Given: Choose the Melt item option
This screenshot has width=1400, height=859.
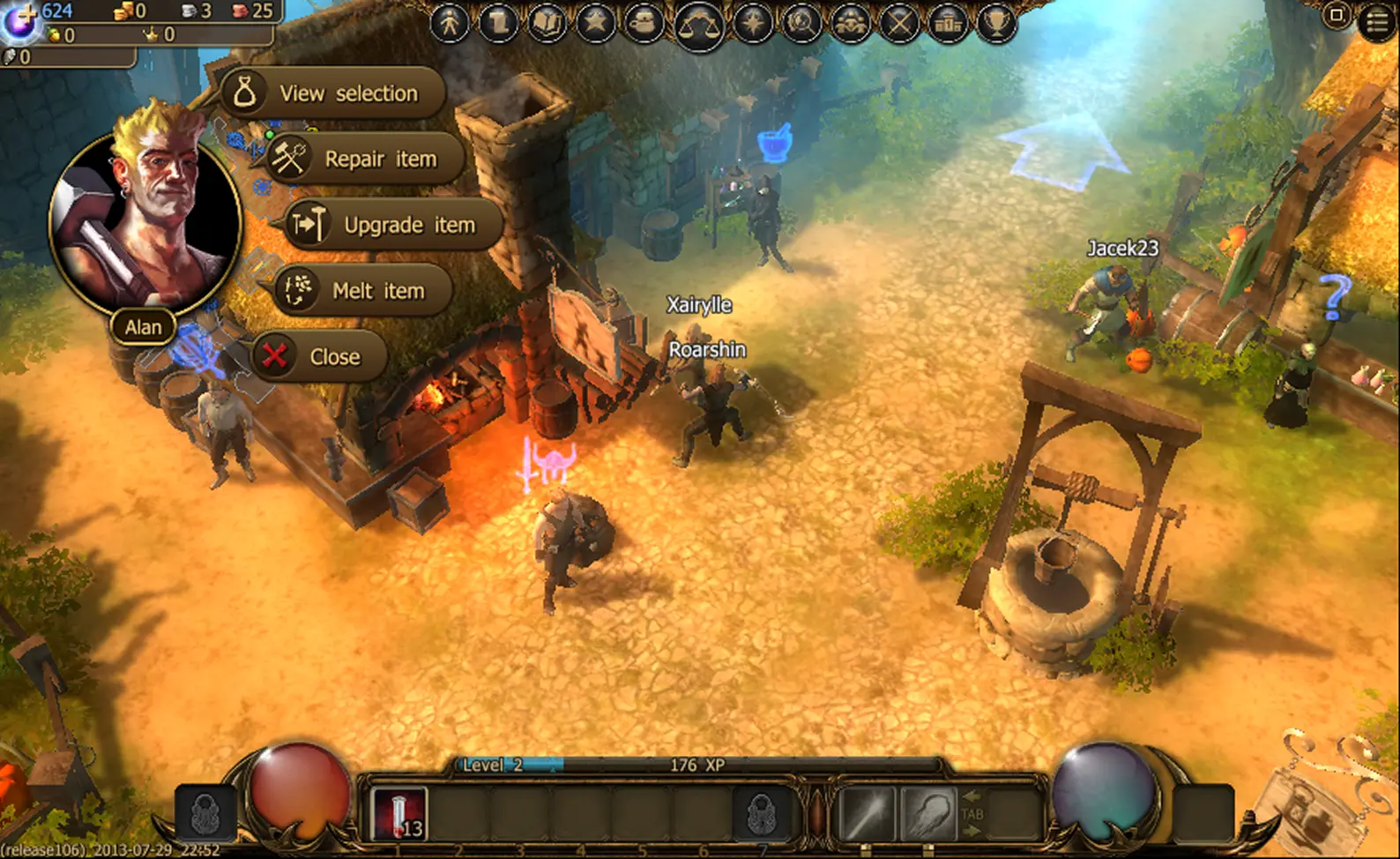Looking at the screenshot, I should click(363, 290).
